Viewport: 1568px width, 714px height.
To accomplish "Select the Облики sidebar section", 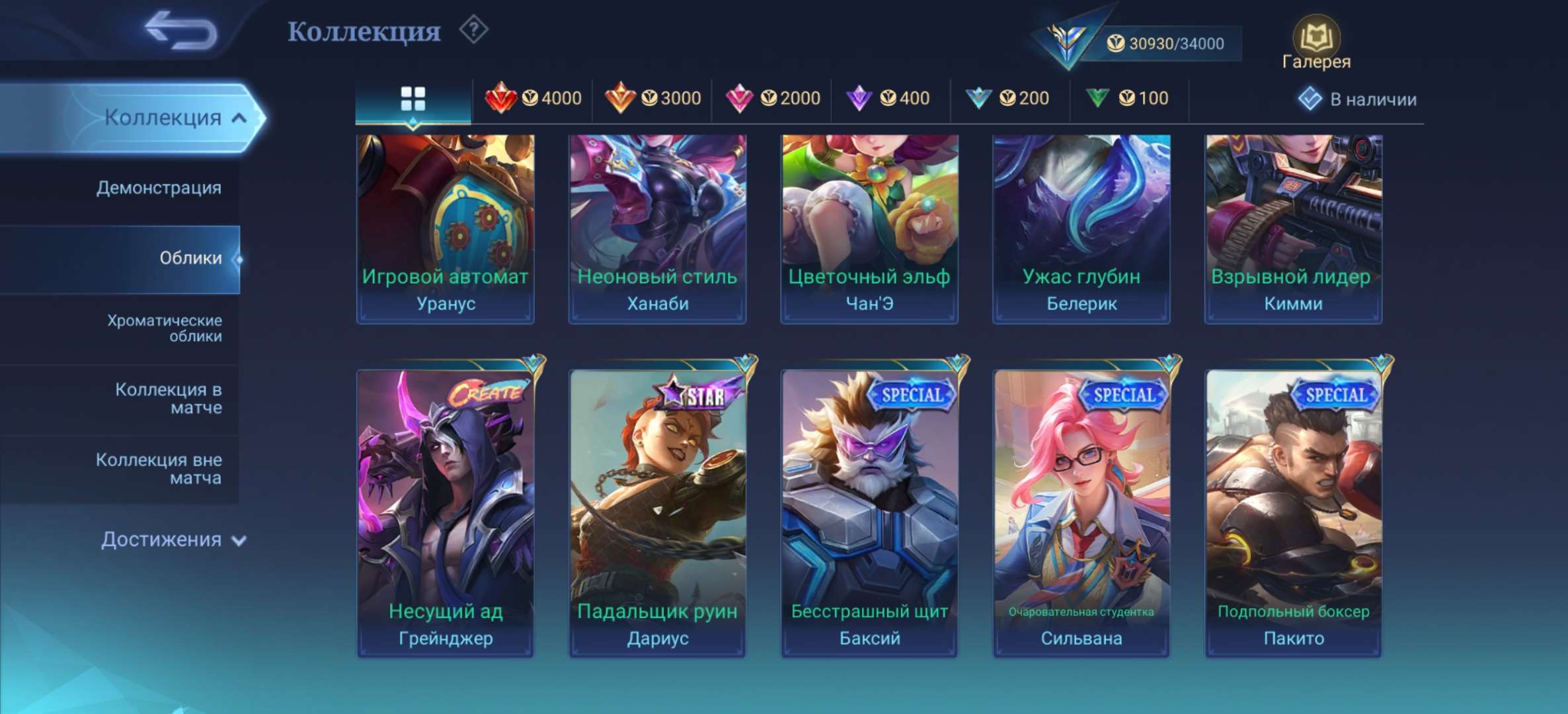I will tap(192, 259).
